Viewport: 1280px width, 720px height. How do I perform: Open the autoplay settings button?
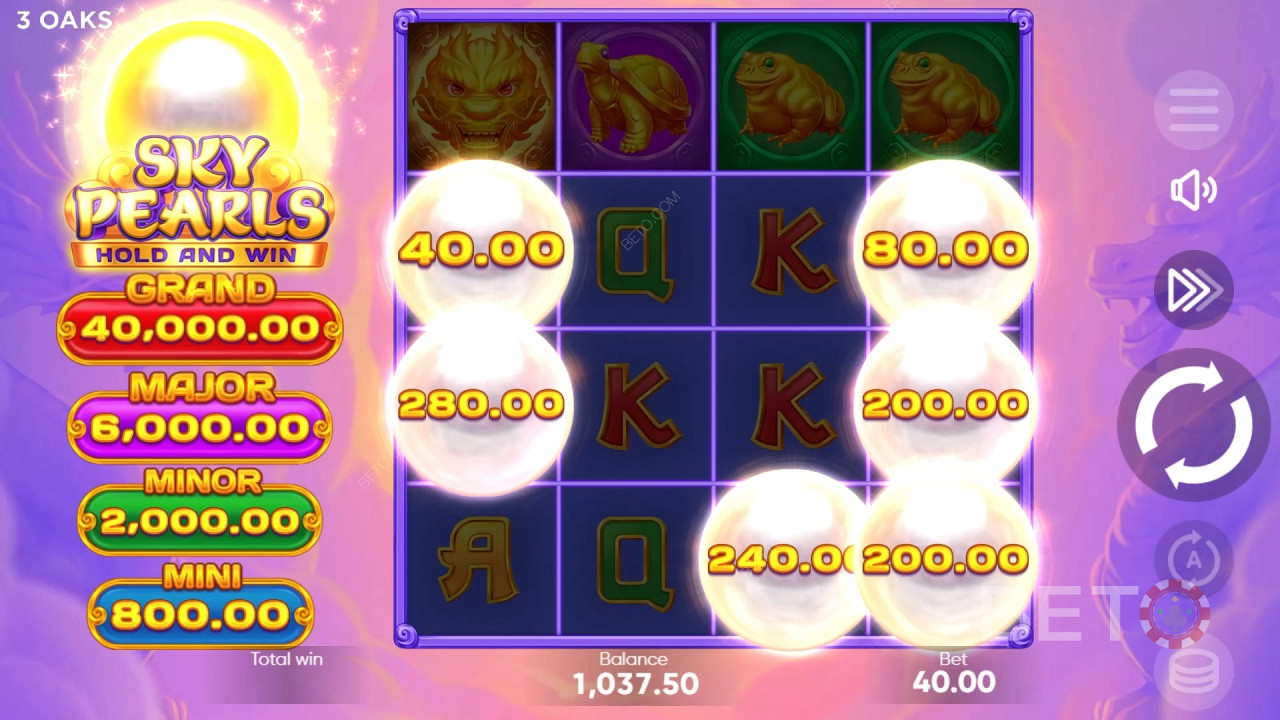pyautogui.click(x=1193, y=558)
